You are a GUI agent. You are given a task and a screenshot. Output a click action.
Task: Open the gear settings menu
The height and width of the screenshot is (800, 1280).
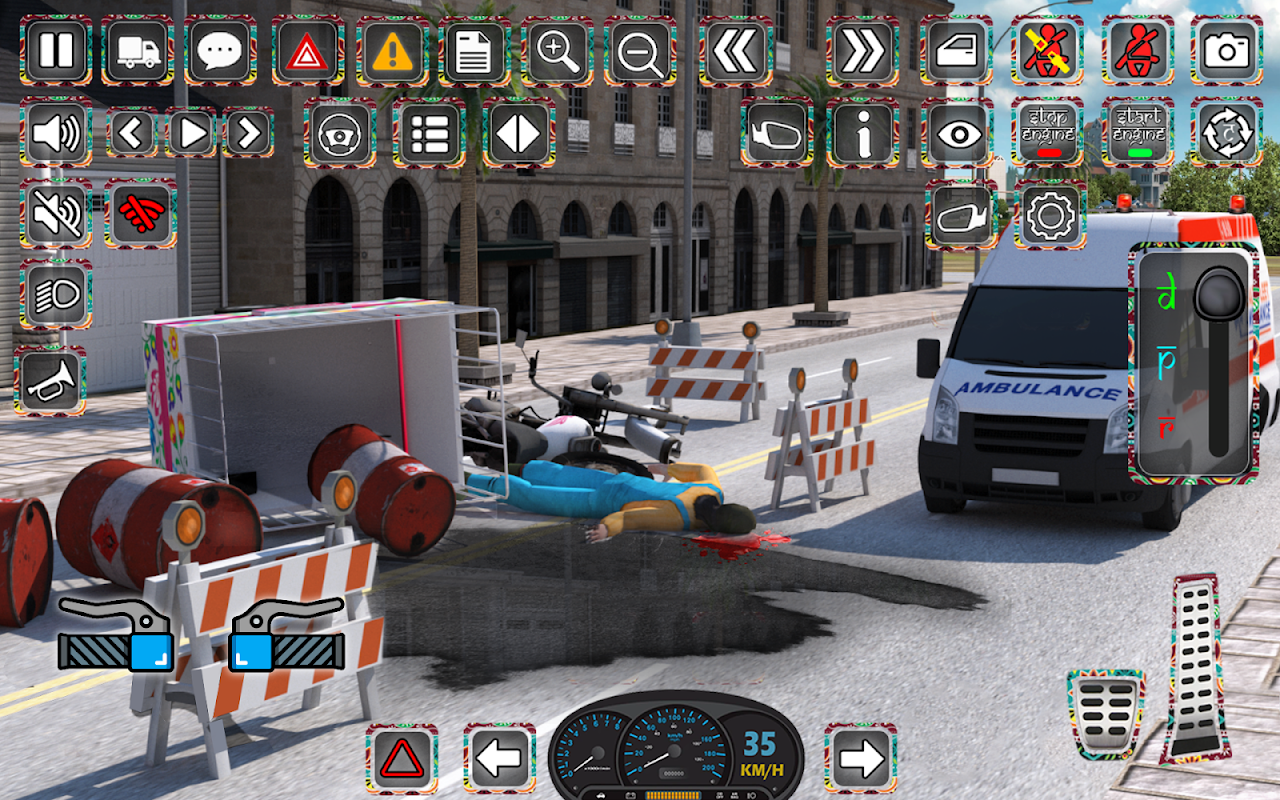pyautogui.click(x=1049, y=214)
